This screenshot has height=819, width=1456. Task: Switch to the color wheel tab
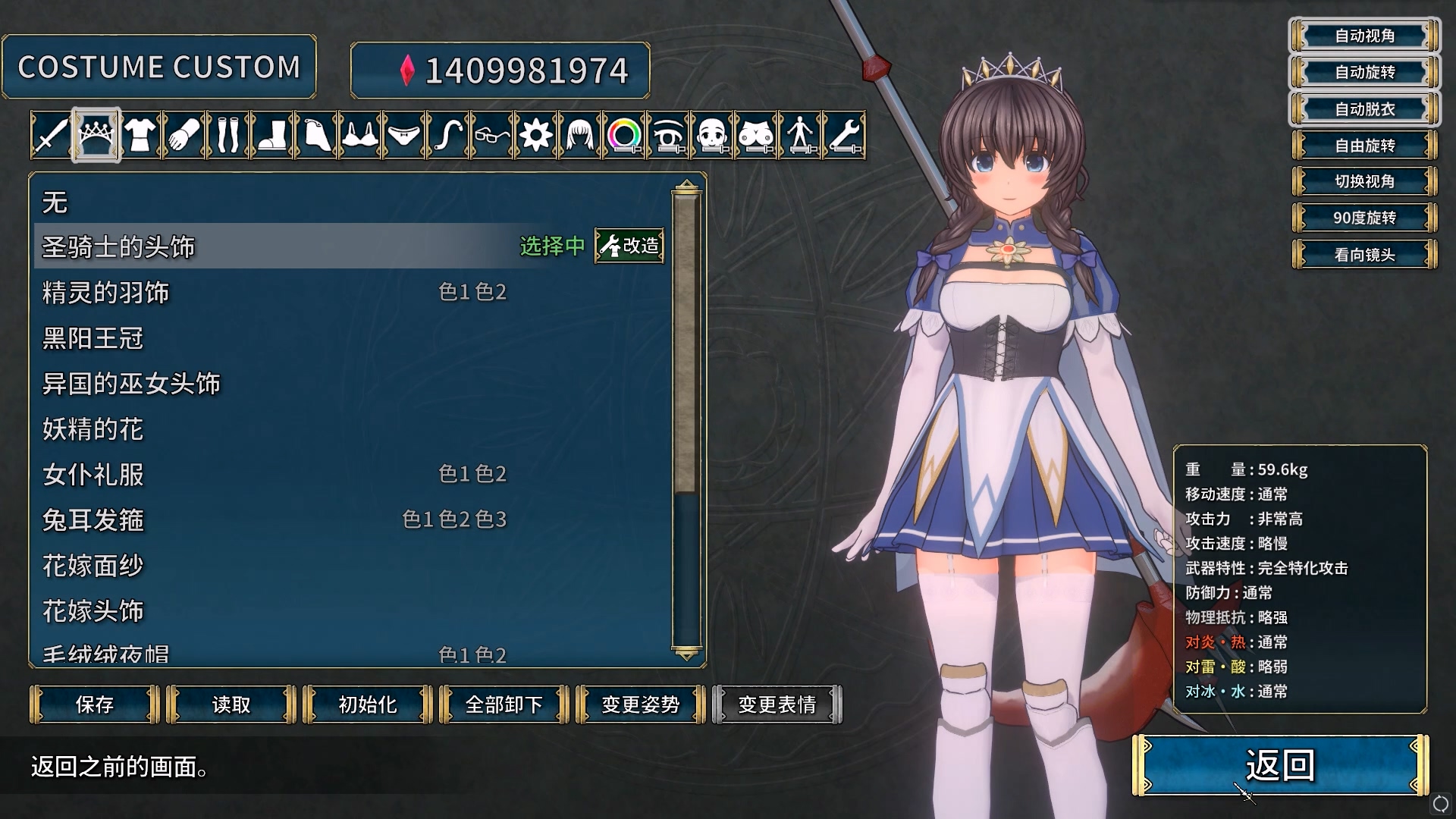(x=624, y=136)
